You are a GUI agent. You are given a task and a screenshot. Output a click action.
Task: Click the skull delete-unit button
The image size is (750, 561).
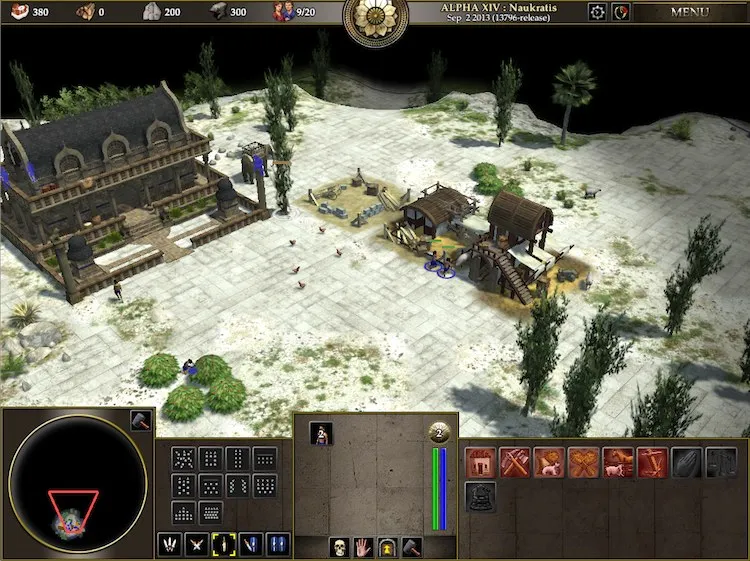pyautogui.click(x=339, y=547)
